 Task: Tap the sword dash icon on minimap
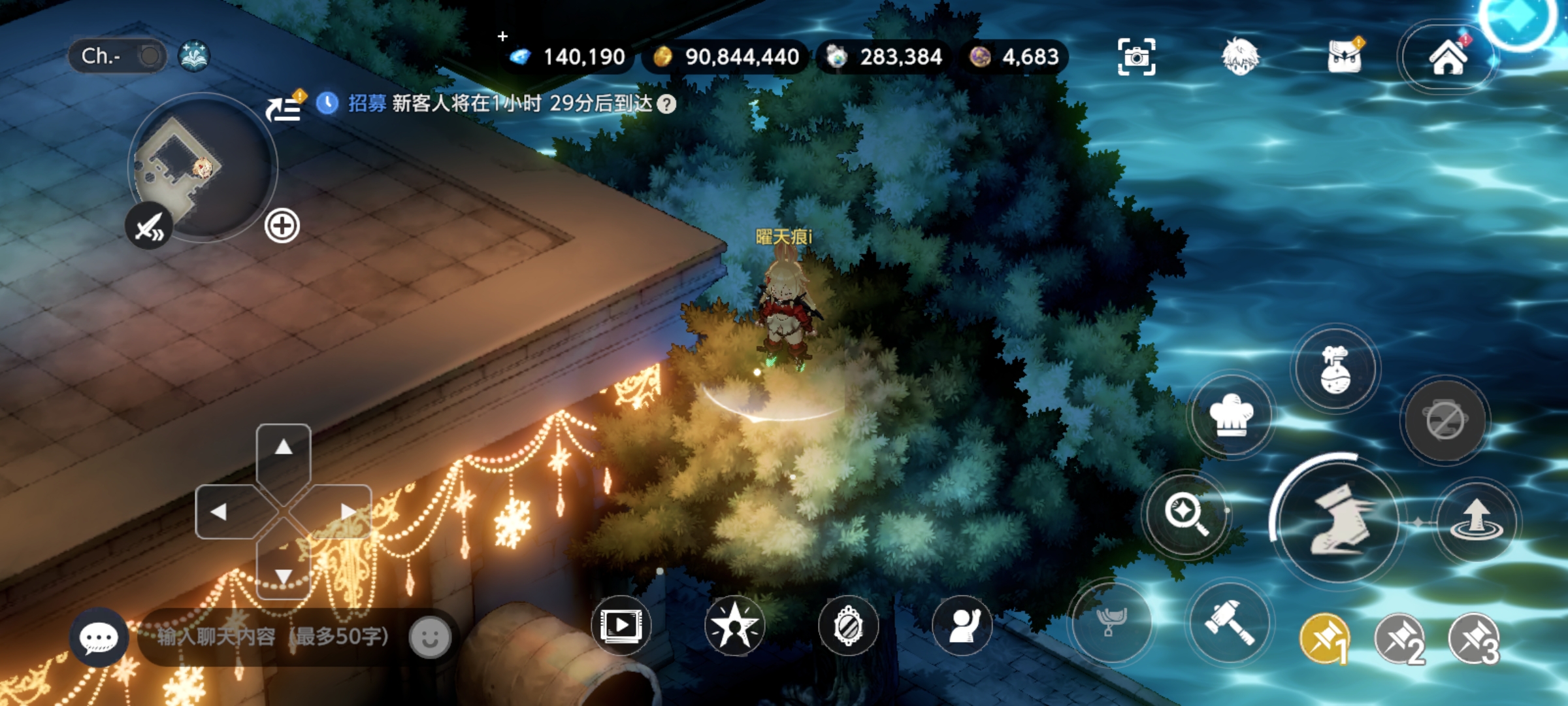(150, 227)
